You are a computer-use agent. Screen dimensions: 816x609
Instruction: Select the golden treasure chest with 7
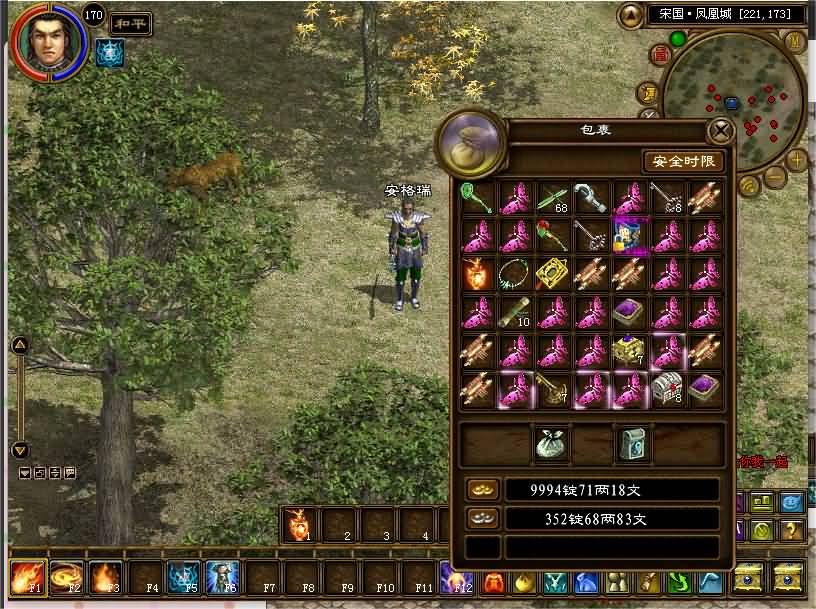(628, 349)
